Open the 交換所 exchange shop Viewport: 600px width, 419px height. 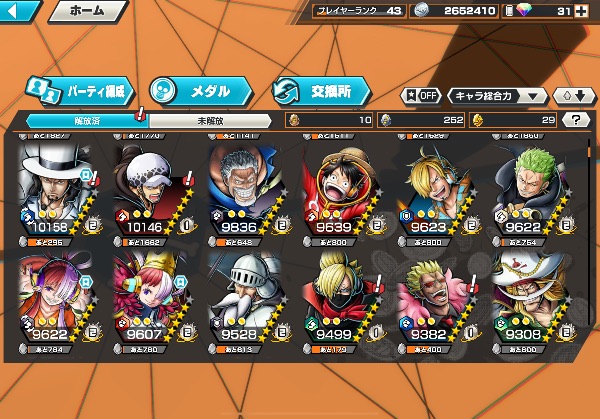[x=319, y=90]
